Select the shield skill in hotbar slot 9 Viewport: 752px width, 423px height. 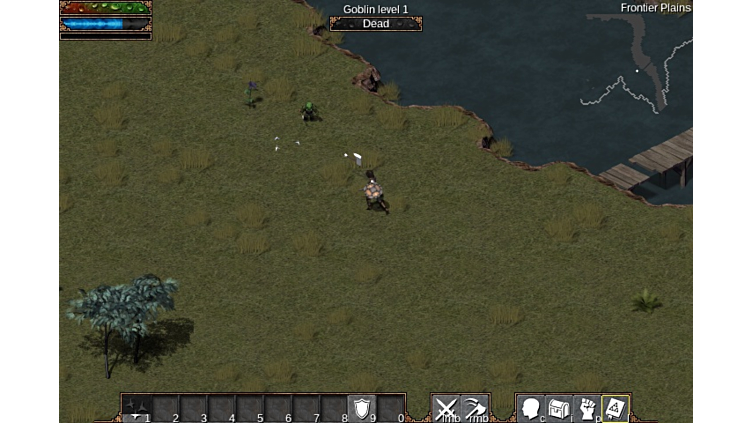(x=362, y=408)
